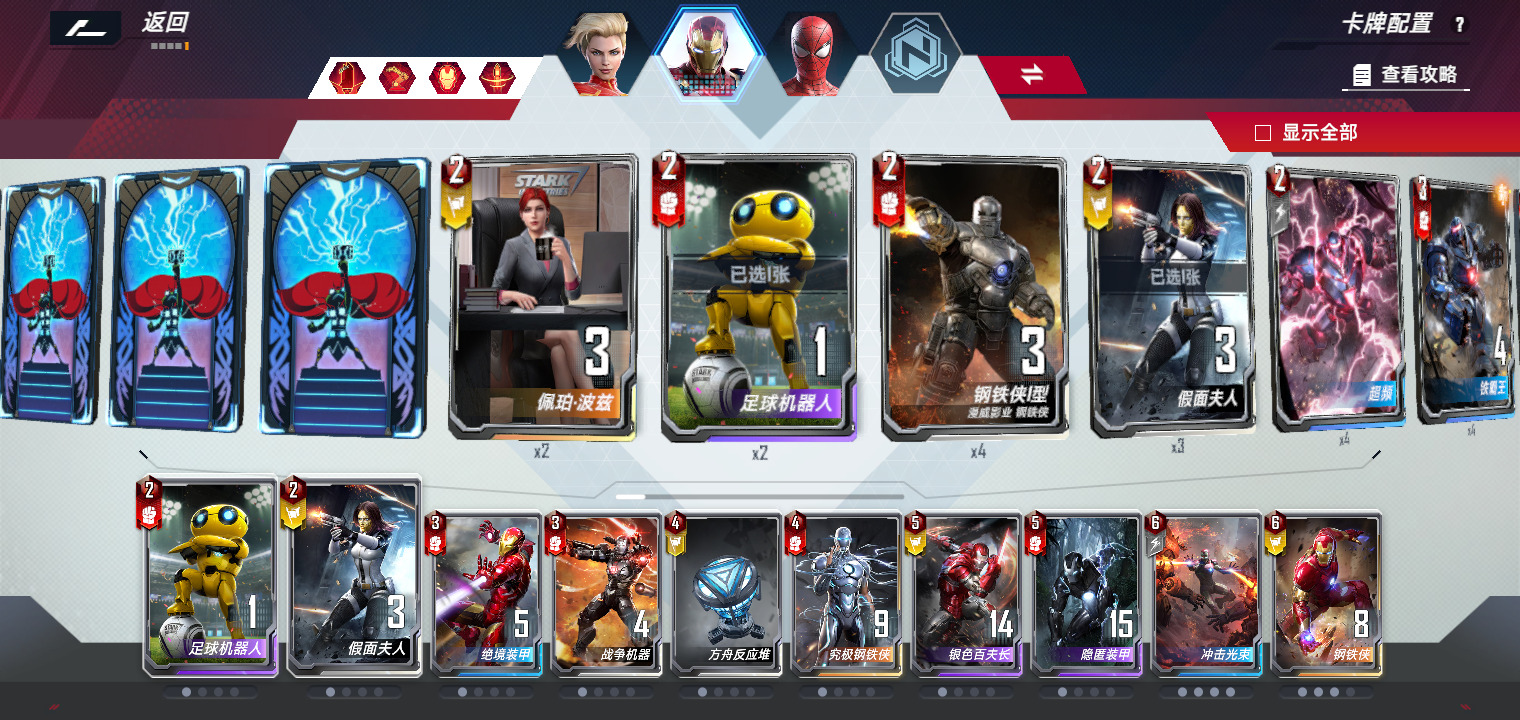Choose the 钢铁侠I型 card
The image size is (1520, 720).
975,297
